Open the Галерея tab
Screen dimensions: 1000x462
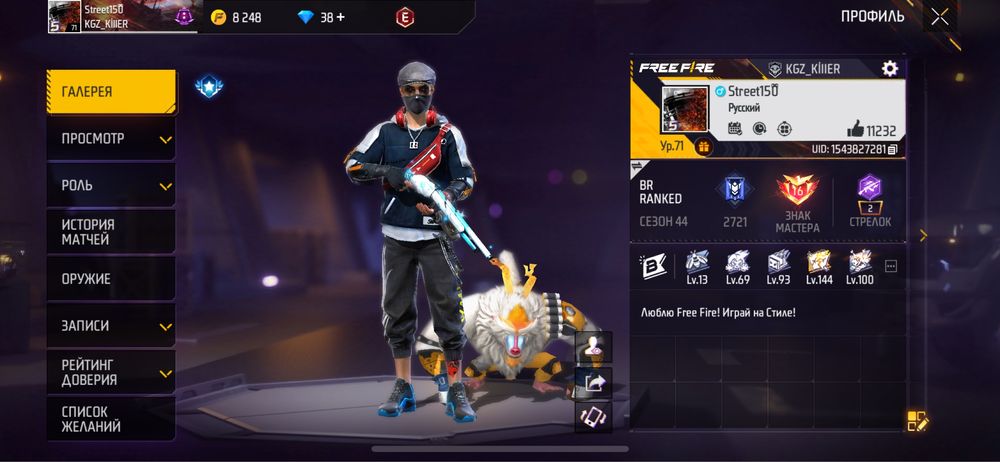[x=111, y=92]
